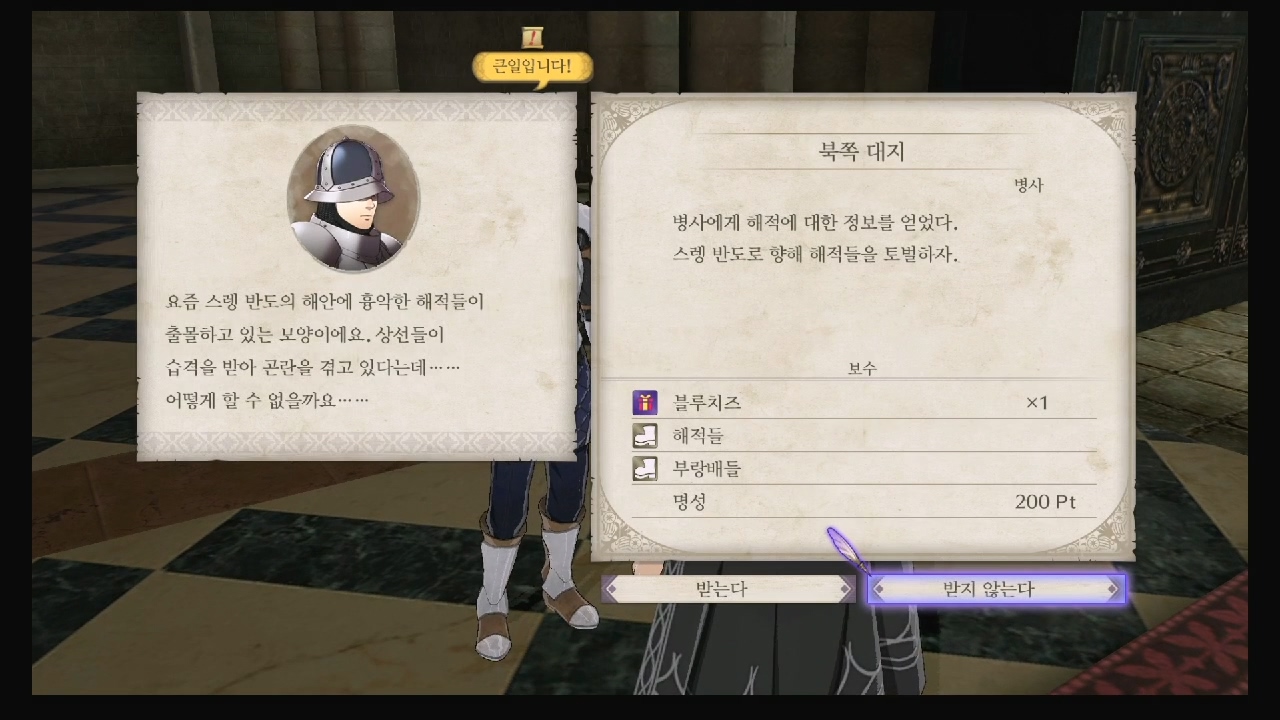Click the exclamation quest scroll icon
Screen dimensions: 1280x720
click(531, 36)
